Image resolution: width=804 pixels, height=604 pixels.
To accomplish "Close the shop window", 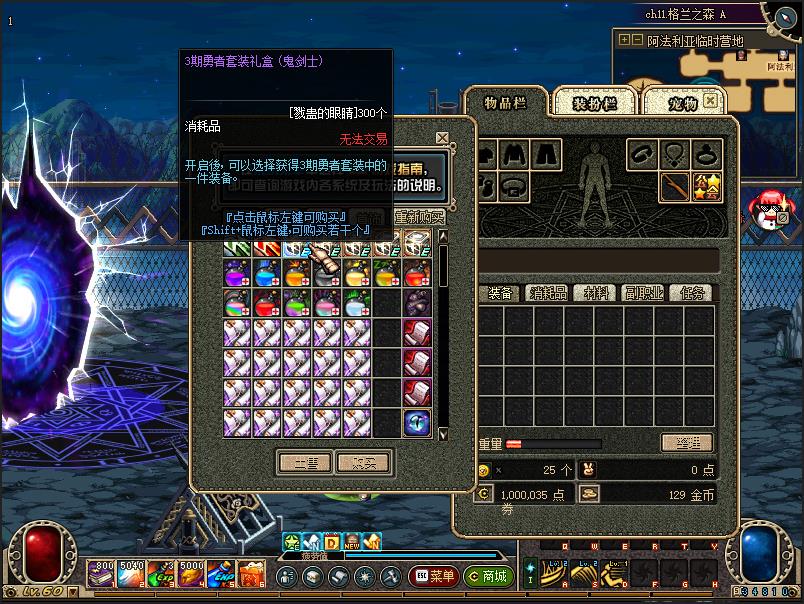I will pyautogui.click(x=442, y=138).
